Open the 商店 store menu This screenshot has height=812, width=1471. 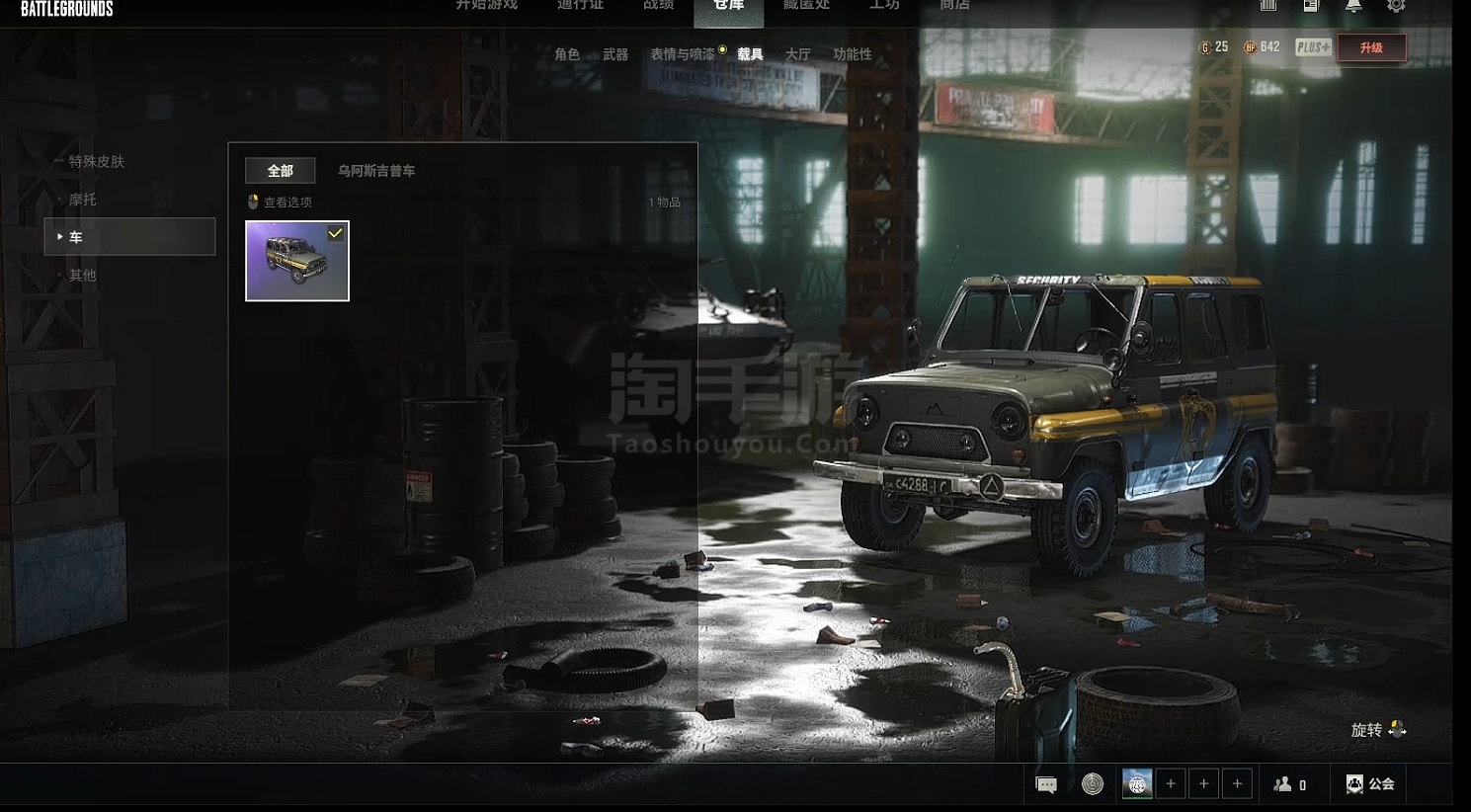click(954, 6)
